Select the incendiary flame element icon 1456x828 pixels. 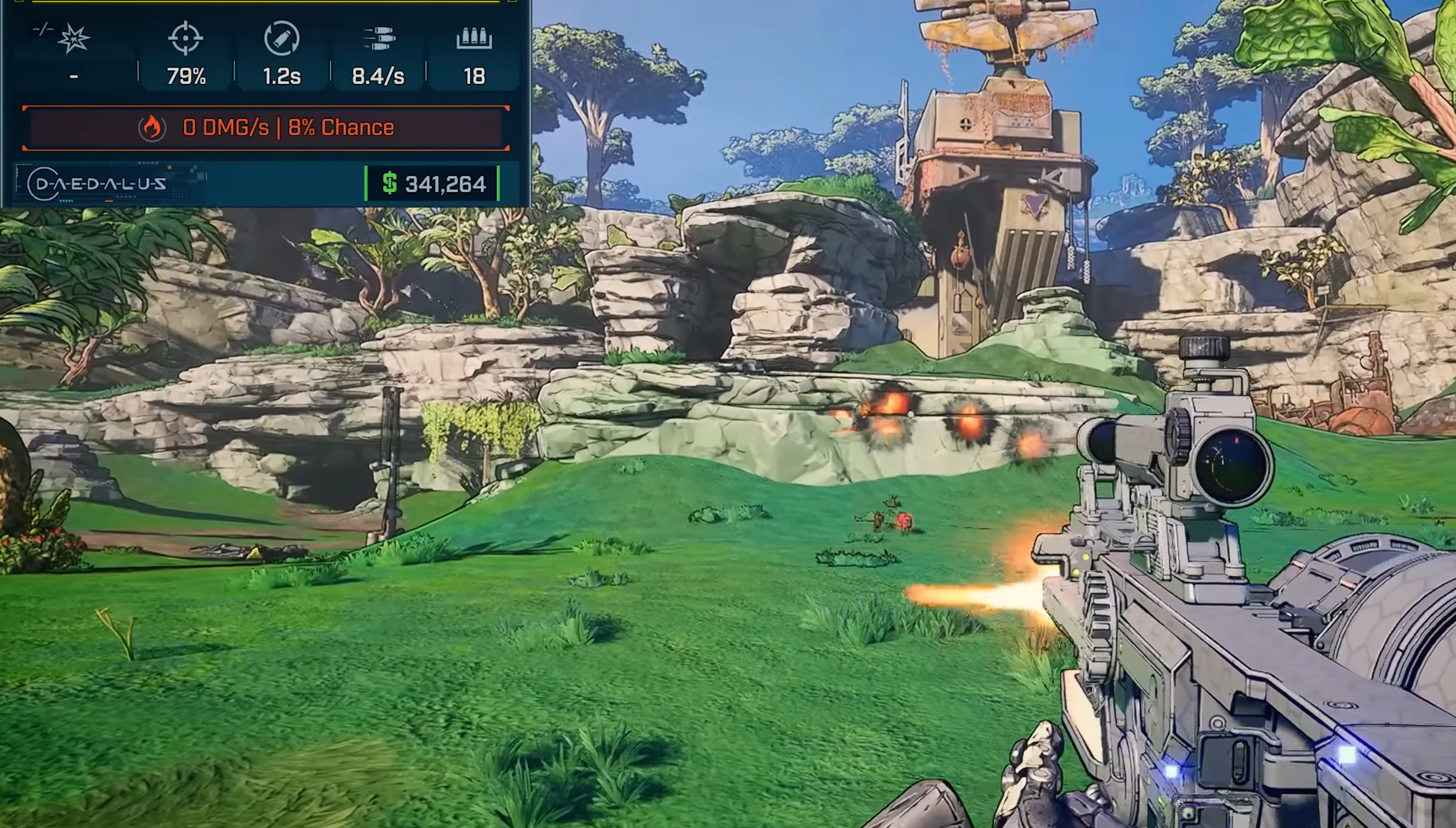click(x=152, y=128)
